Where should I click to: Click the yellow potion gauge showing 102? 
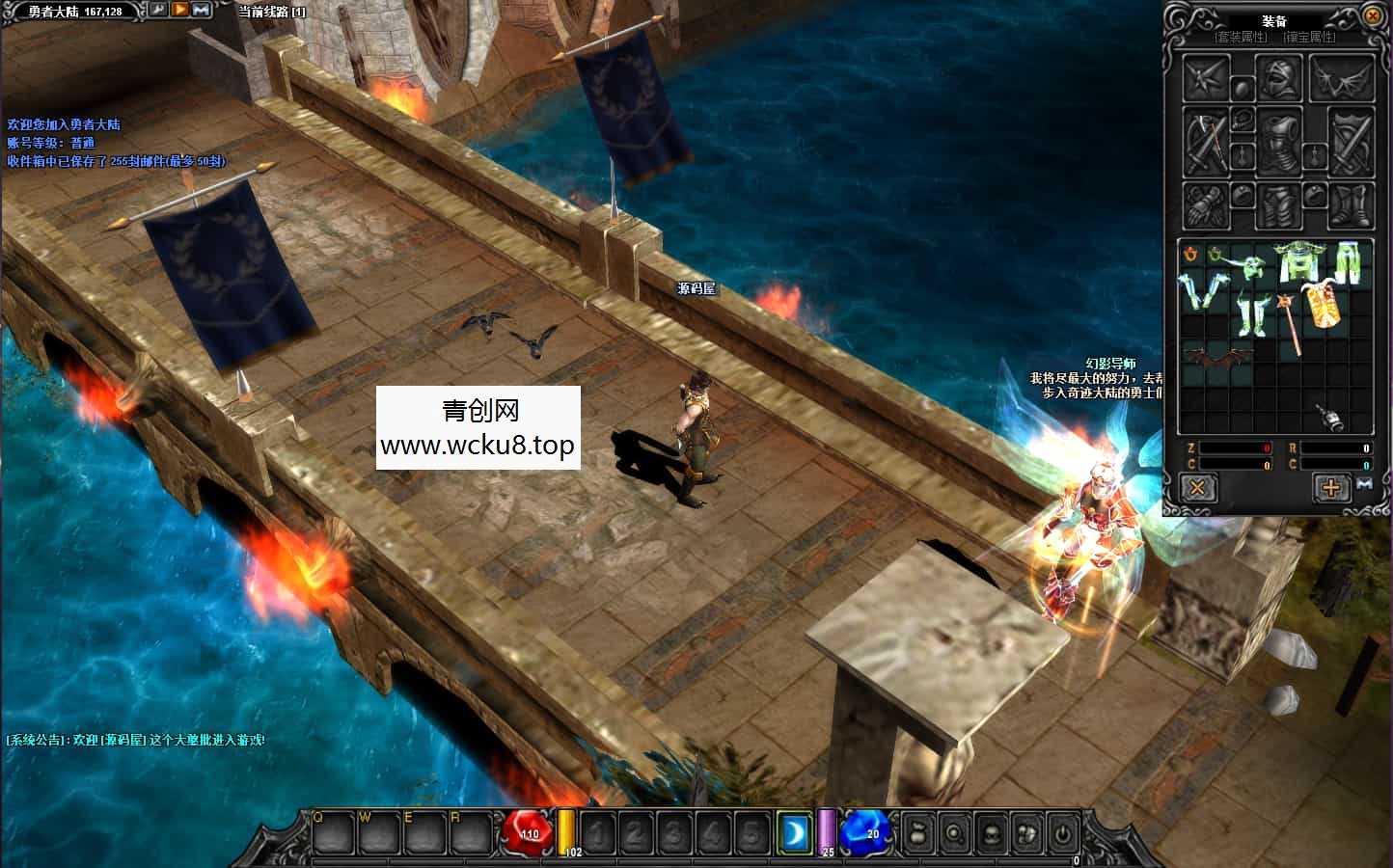pyautogui.click(x=568, y=831)
